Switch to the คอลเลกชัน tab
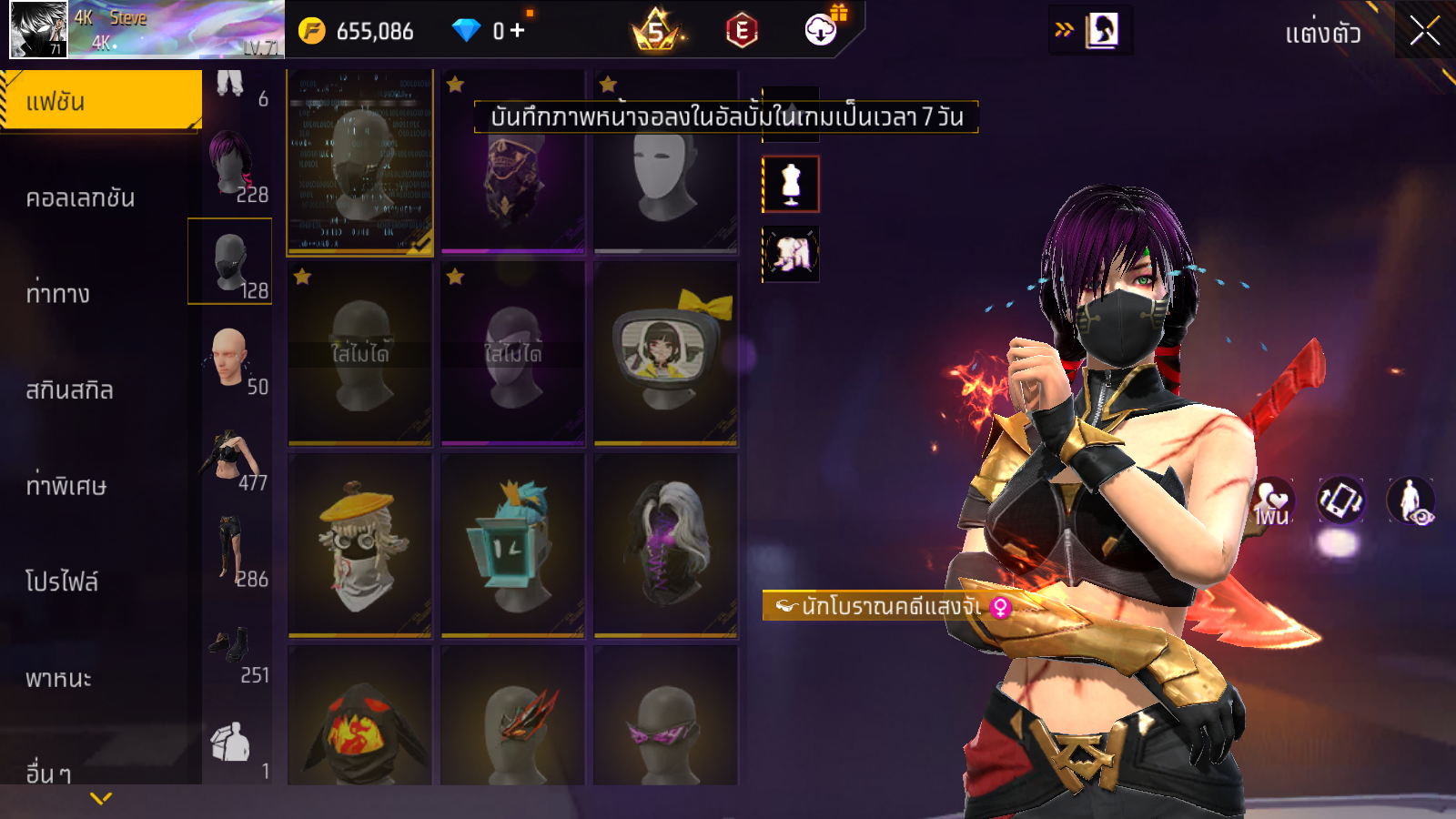Screen dimensions: 1456x819 [x=80, y=197]
